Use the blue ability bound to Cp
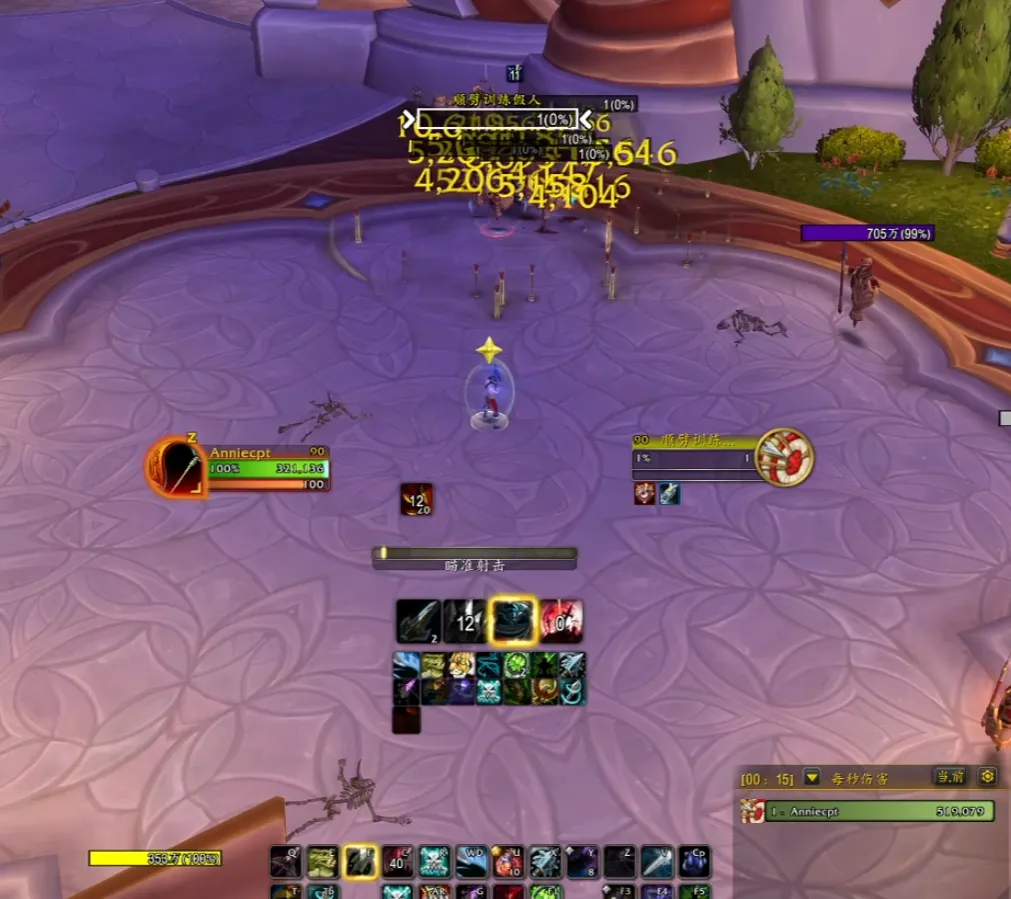Screen dimensions: 1011x899 pyautogui.click(x=694, y=861)
